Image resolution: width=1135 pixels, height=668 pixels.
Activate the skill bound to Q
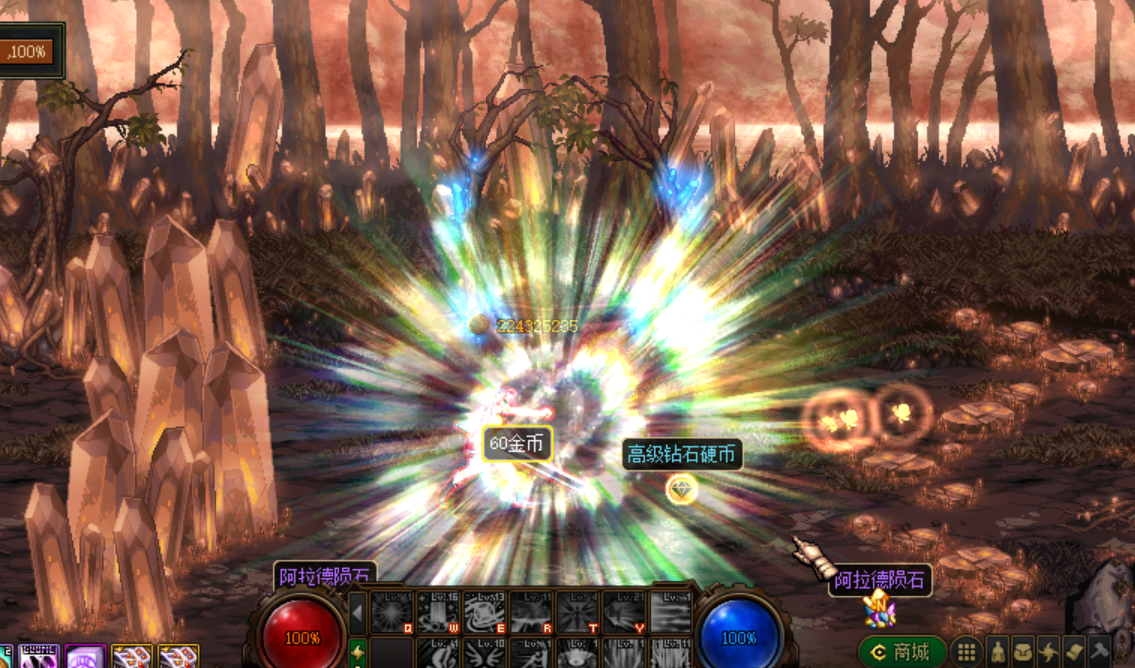392,612
